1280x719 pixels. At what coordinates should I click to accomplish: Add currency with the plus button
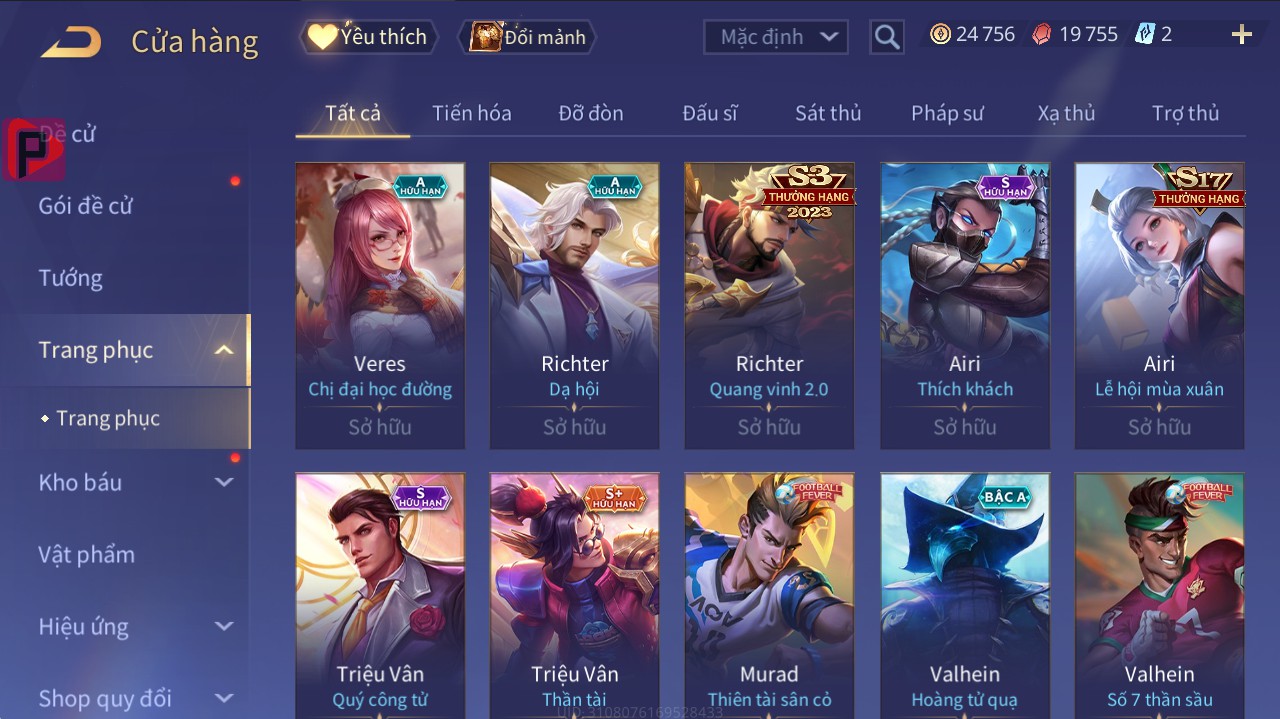click(1241, 35)
